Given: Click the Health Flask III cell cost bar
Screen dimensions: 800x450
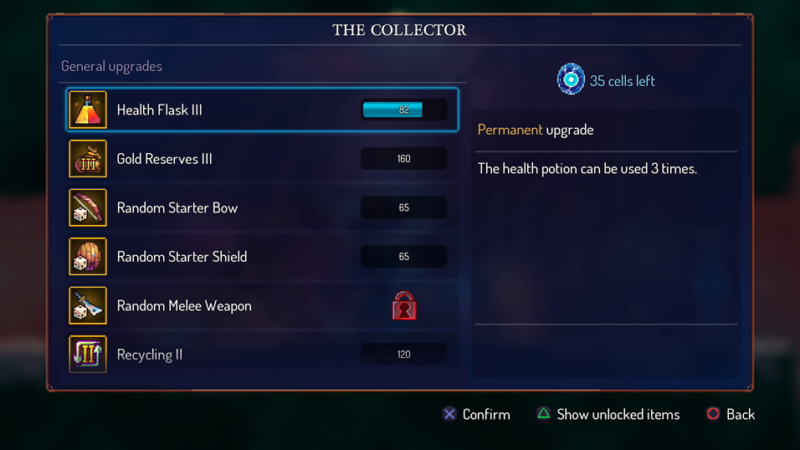Looking at the screenshot, I should pos(404,110).
